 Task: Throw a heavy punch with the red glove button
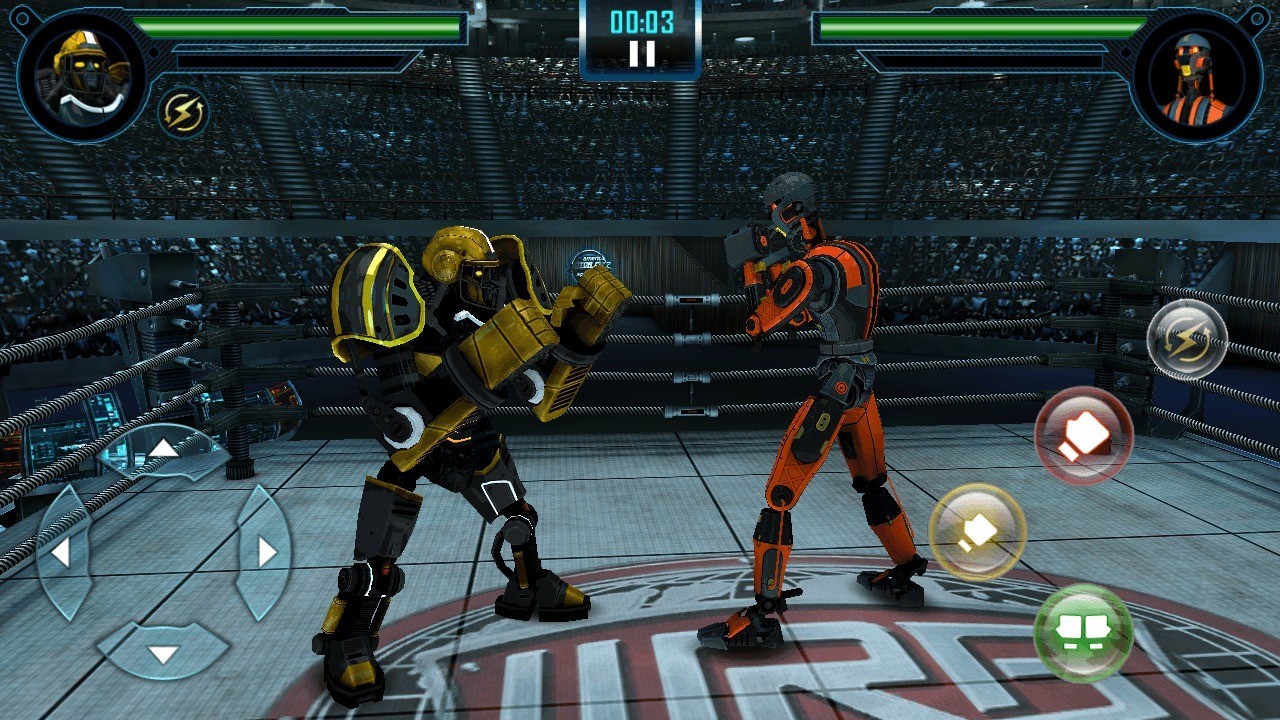pyautogui.click(x=1083, y=436)
